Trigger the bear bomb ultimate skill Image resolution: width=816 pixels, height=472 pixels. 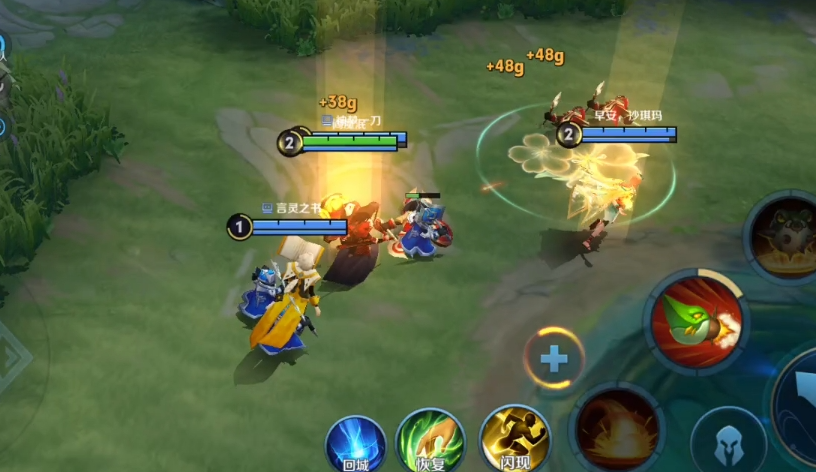(784, 235)
